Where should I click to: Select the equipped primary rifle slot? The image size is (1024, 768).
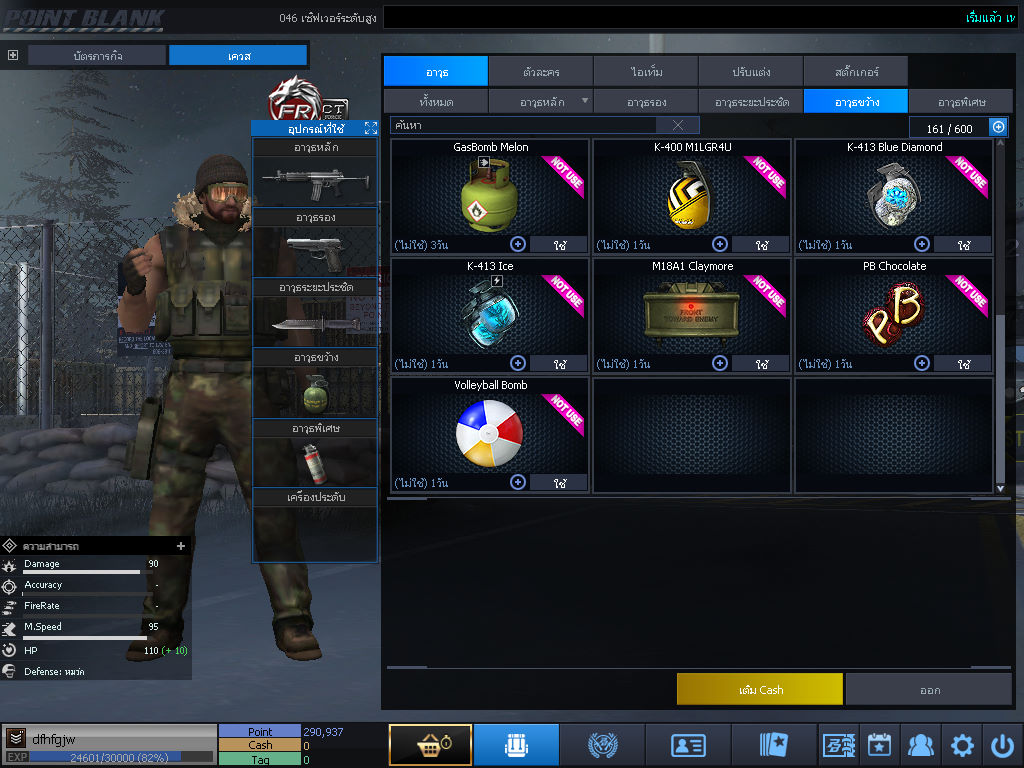tap(315, 181)
